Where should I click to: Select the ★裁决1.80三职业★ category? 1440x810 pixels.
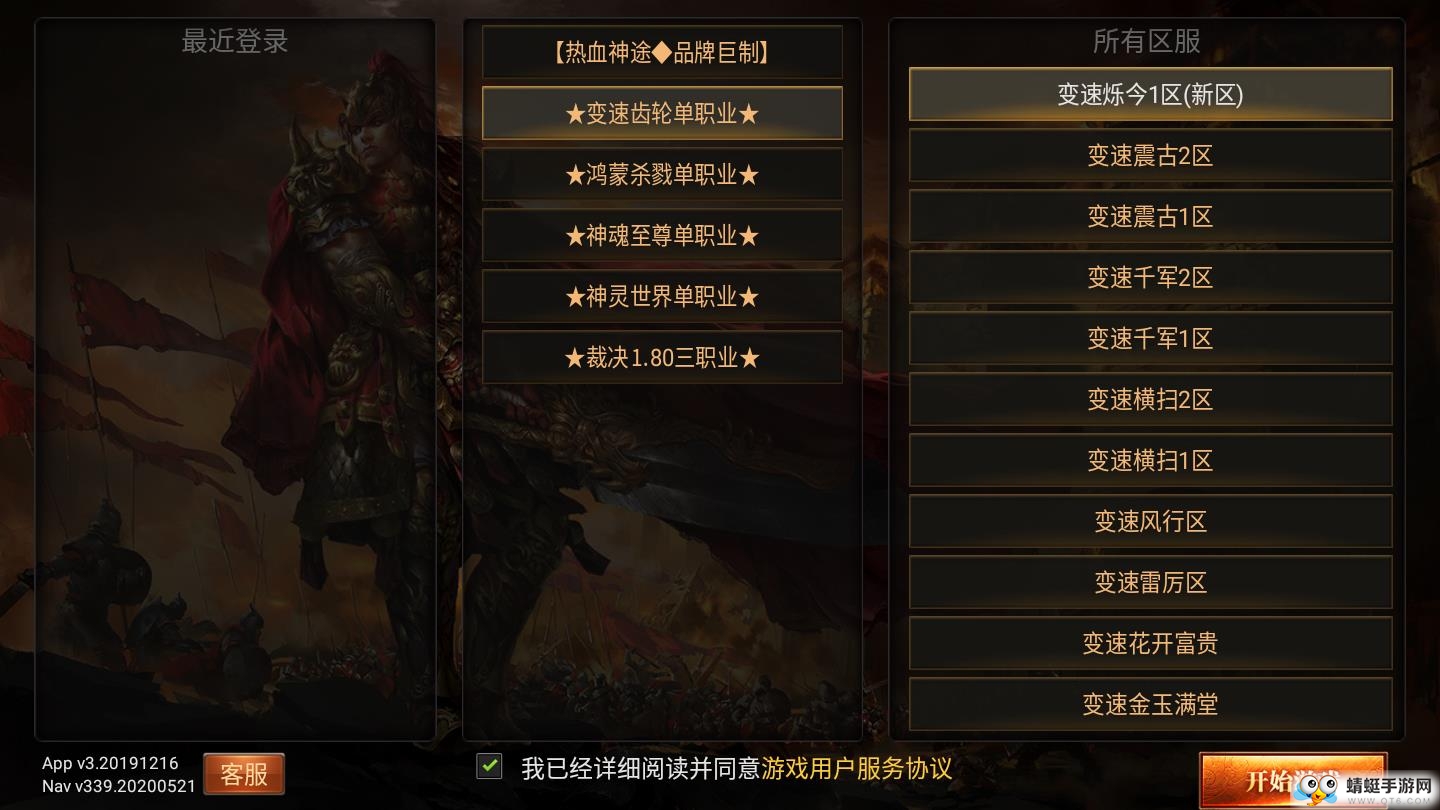tap(662, 357)
